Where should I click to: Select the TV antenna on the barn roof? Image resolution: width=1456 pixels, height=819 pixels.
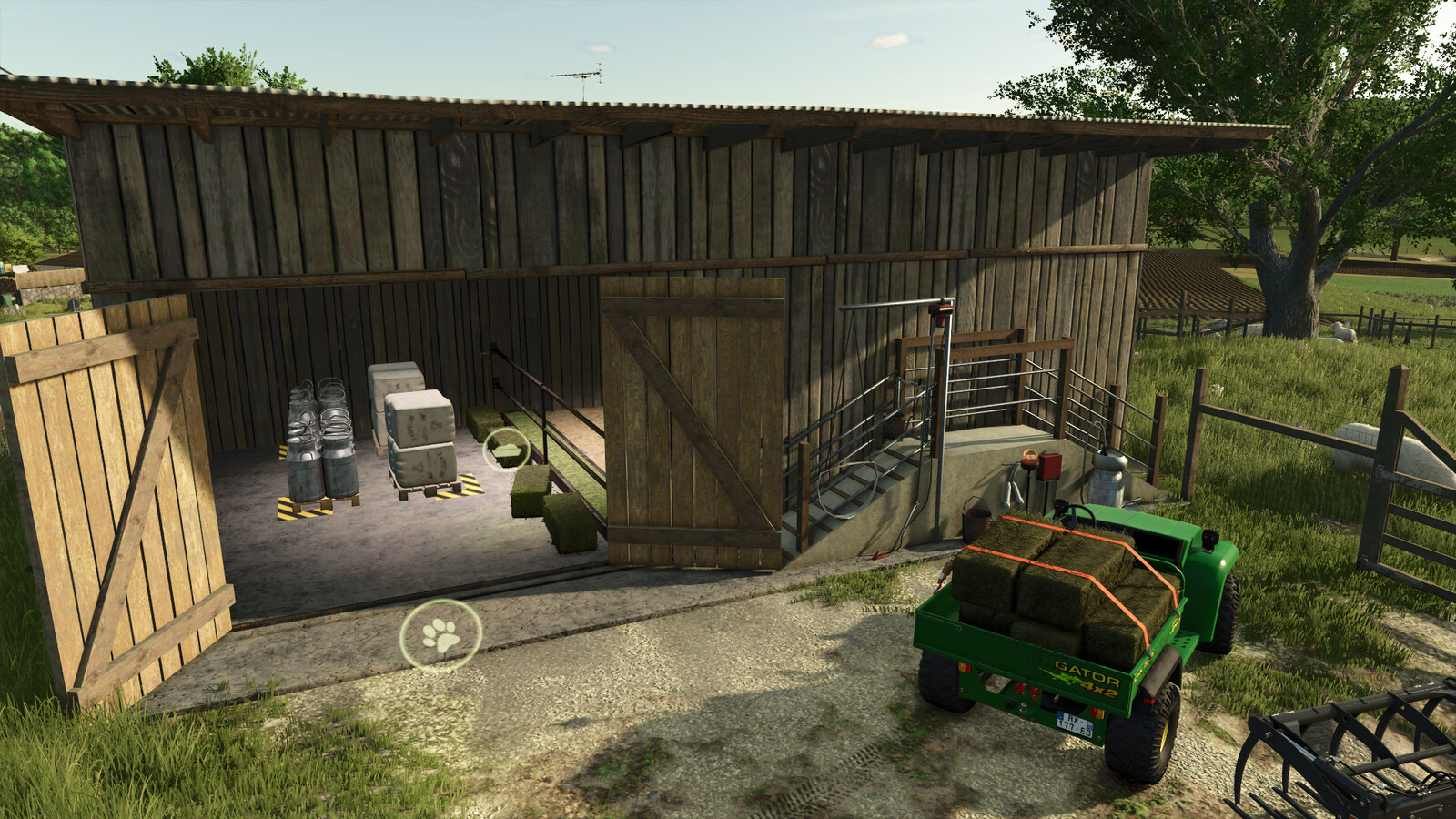(x=582, y=77)
